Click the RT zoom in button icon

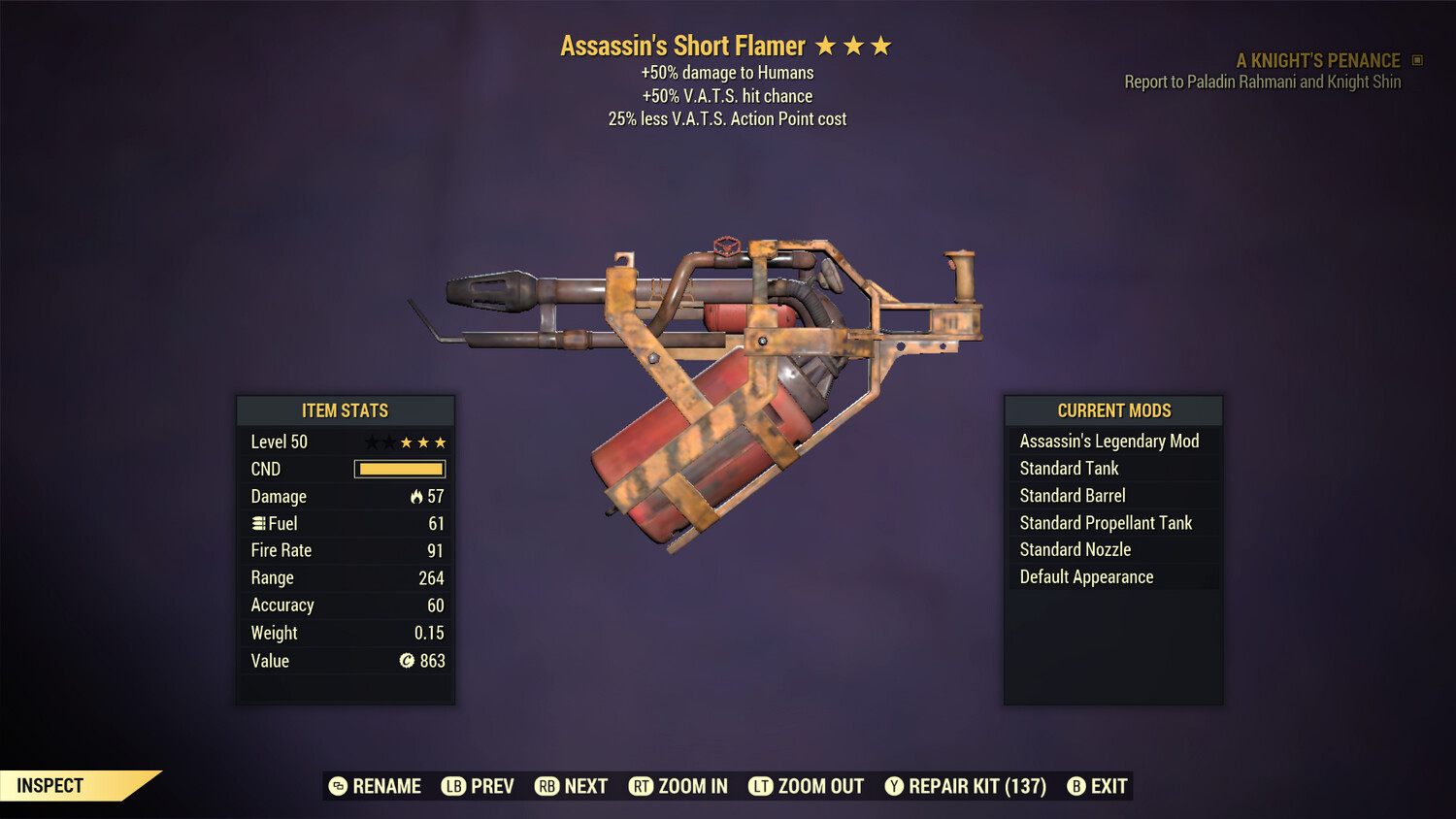point(642,786)
